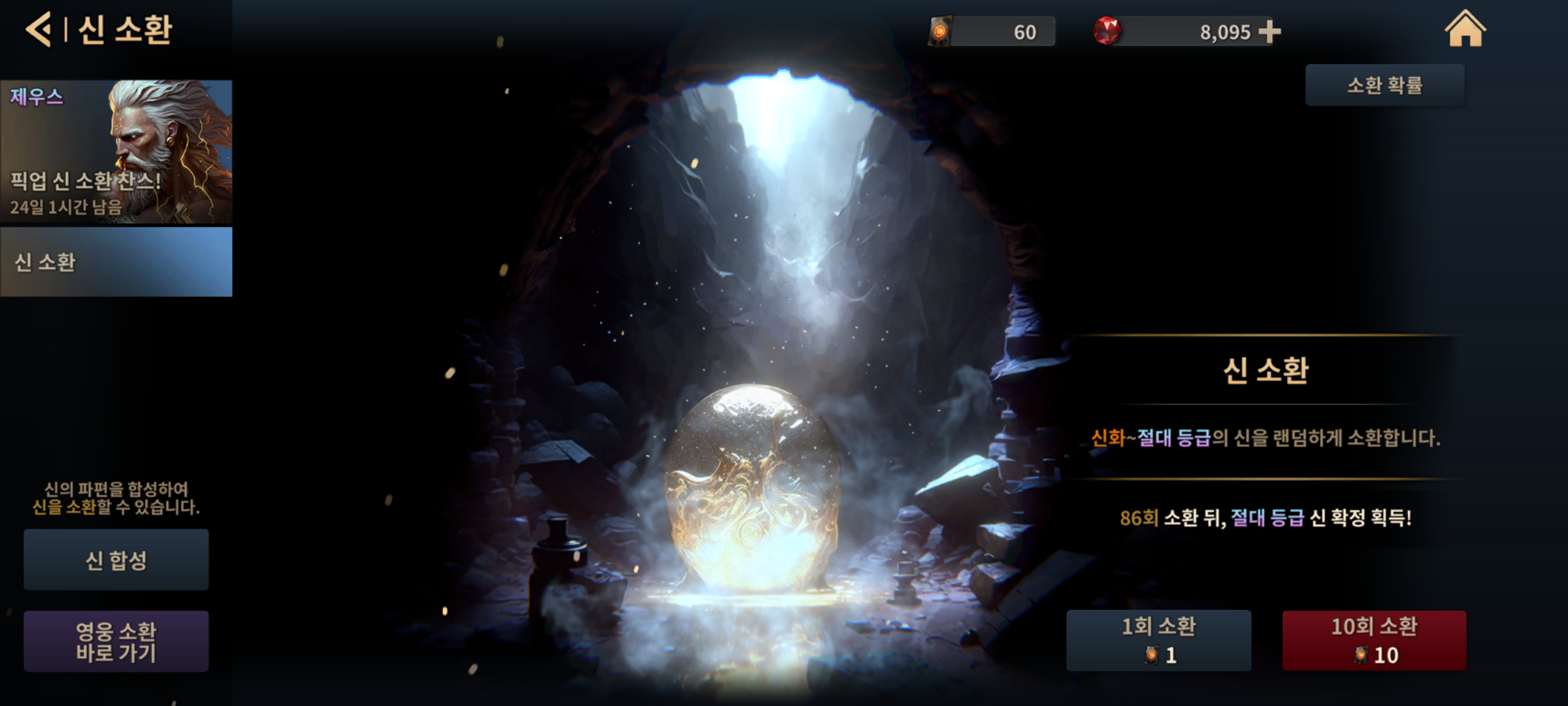Viewport: 1568px width, 706px height.
Task: Add more red gems with plus button
Action: (1269, 31)
